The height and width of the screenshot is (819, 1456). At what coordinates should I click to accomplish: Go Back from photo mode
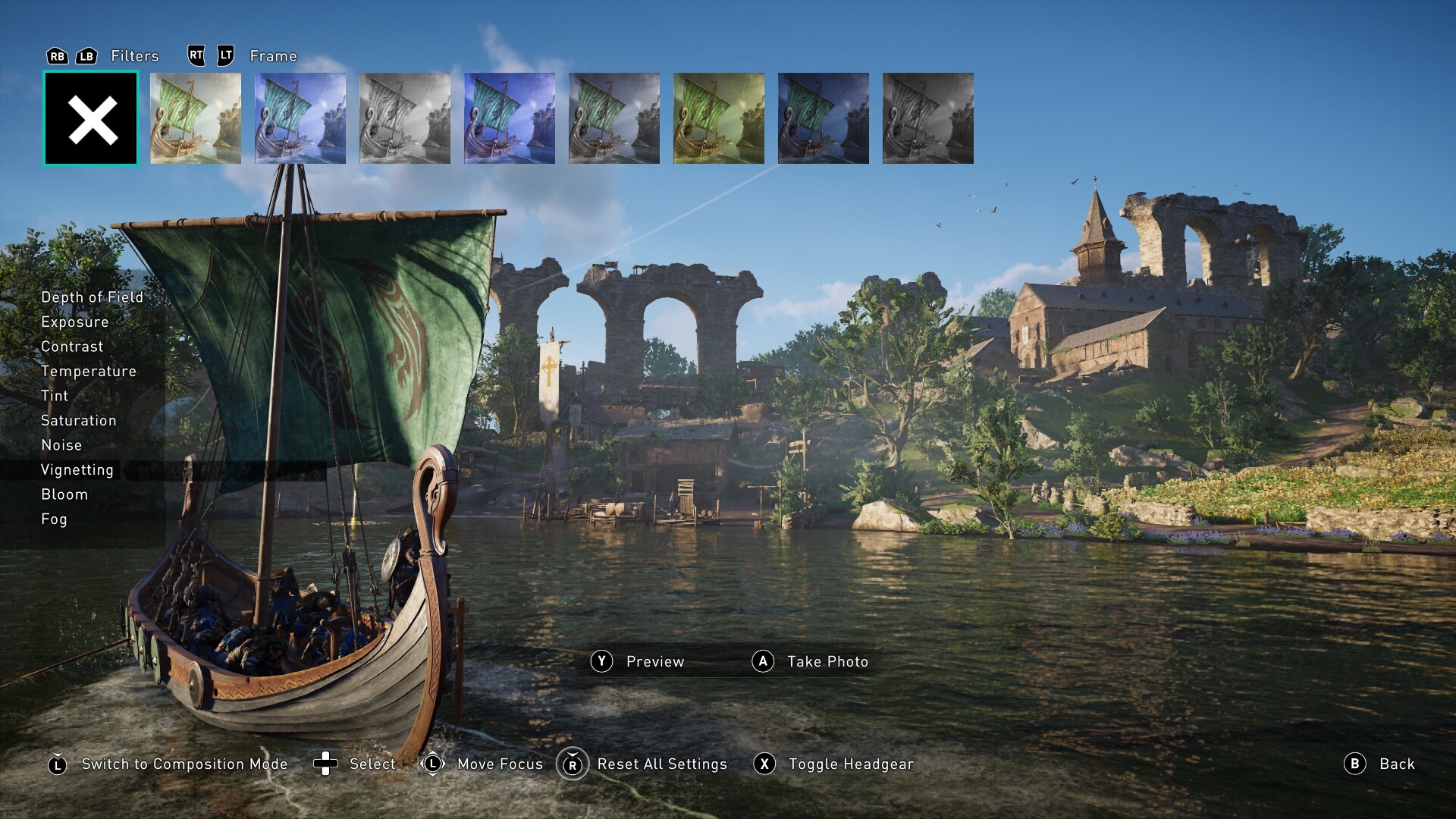(x=1396, y=764)
